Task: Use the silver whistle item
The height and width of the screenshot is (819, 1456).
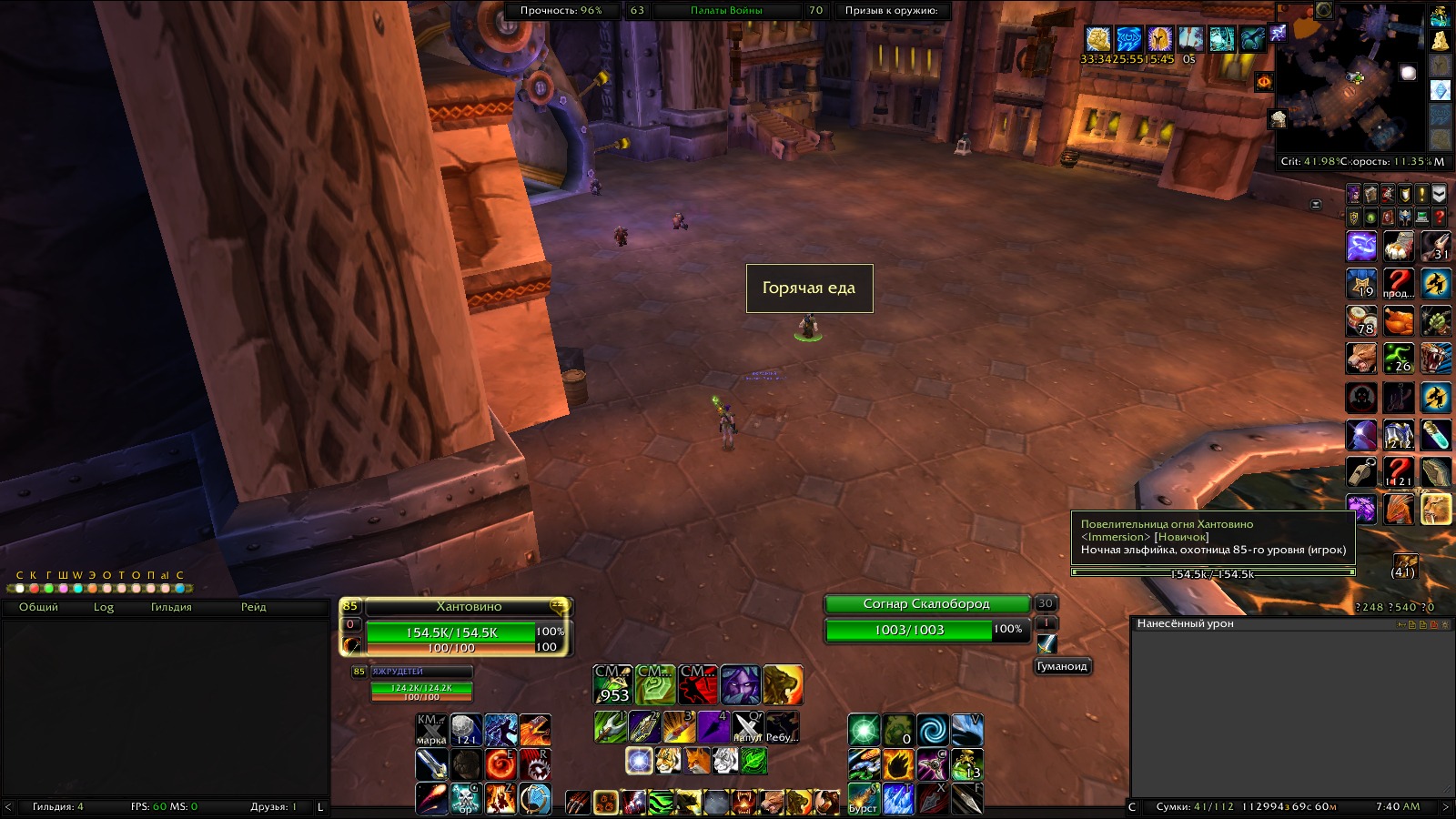Action: pos(1361,470)
